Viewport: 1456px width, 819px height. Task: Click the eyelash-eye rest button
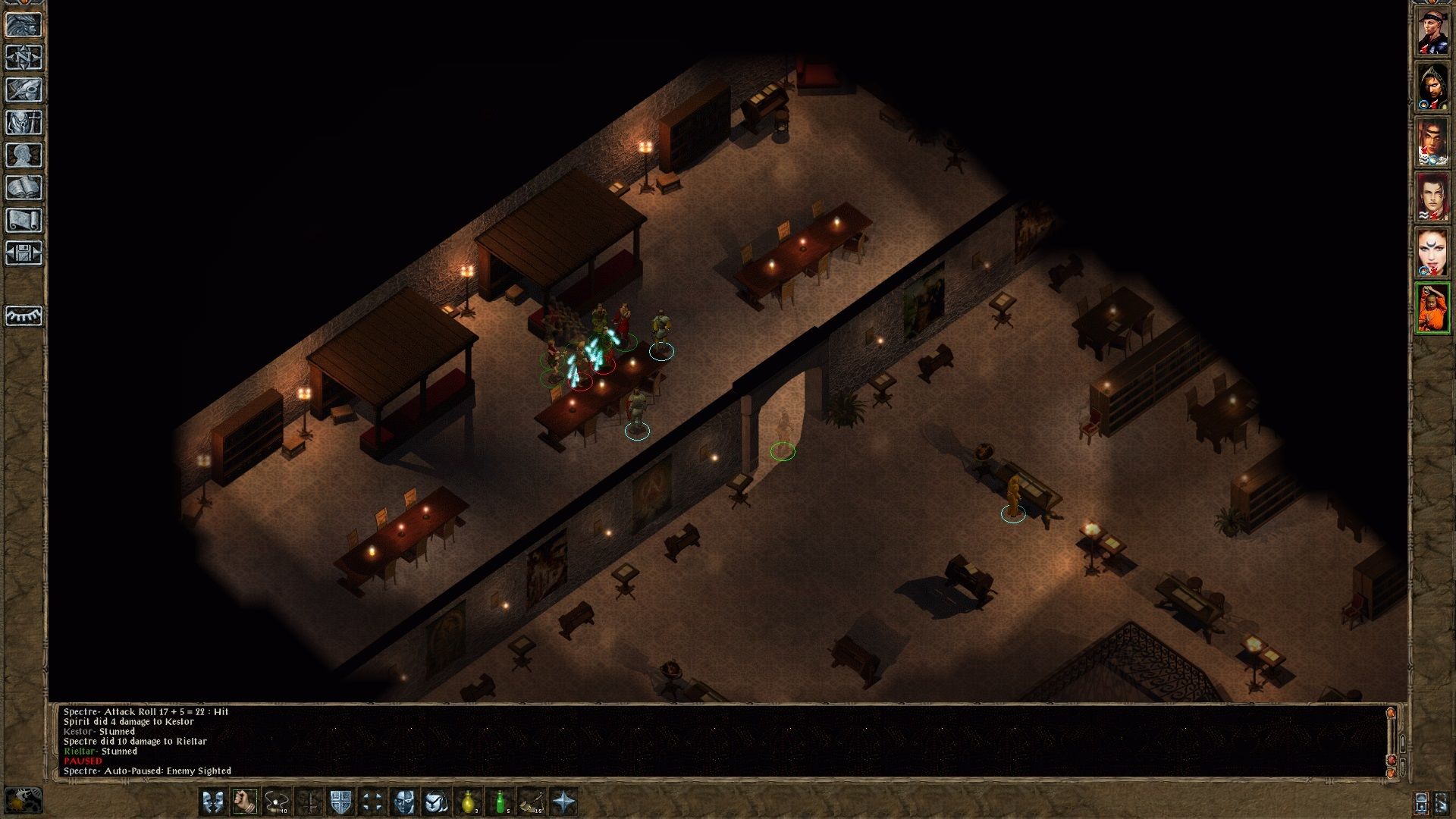click(24, 315)
